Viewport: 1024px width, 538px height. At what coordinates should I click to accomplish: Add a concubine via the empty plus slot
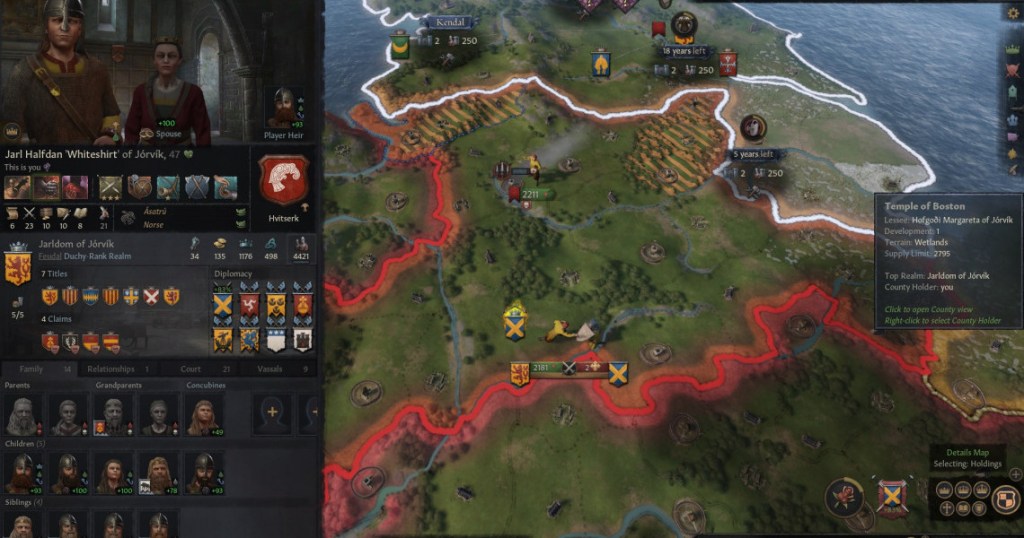(271, 411)
